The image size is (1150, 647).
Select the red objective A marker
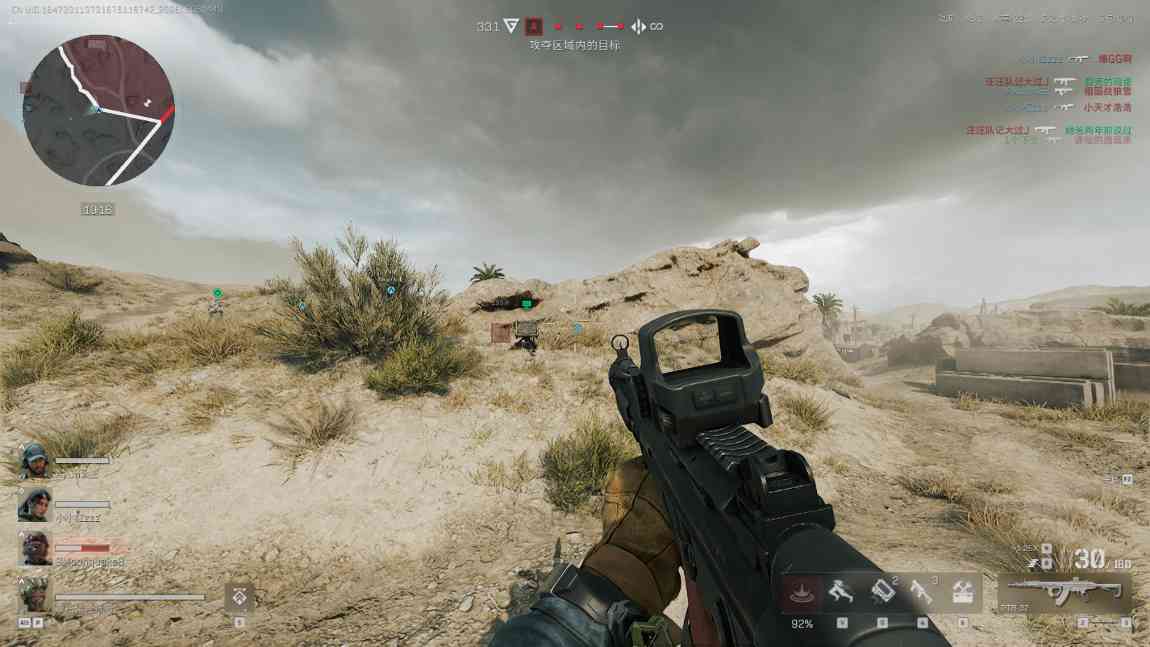point(534,26)
